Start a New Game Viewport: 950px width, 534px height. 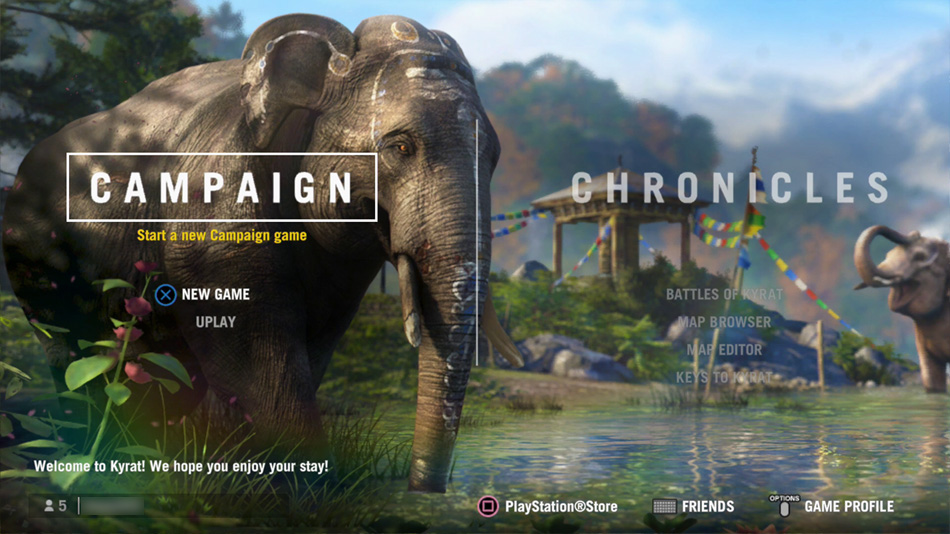point(215,294)
